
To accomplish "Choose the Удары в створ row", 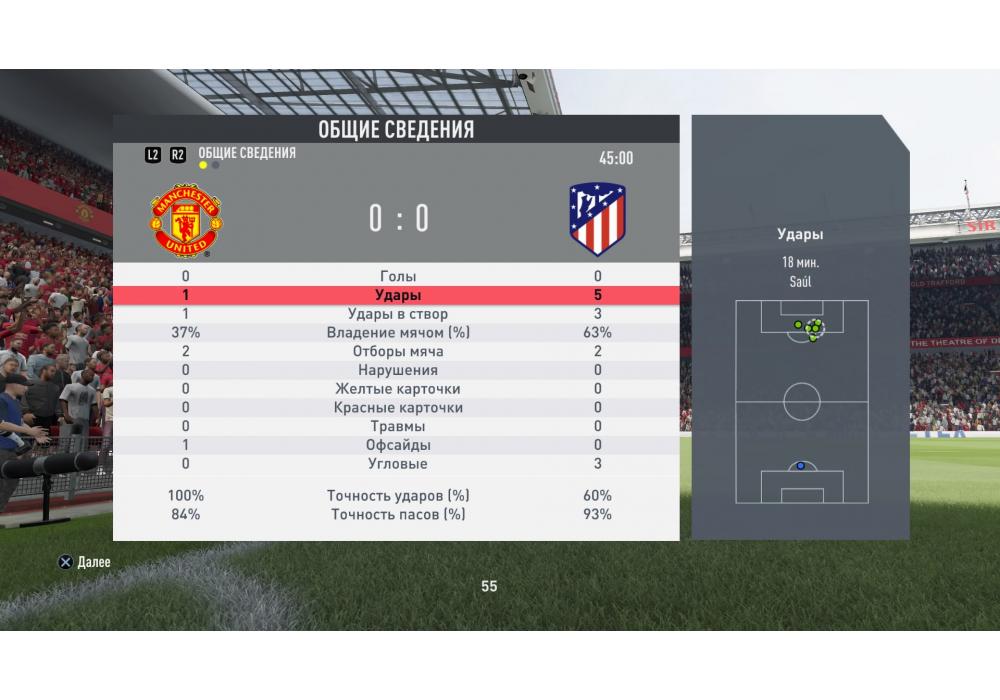I will pos(397,314).
